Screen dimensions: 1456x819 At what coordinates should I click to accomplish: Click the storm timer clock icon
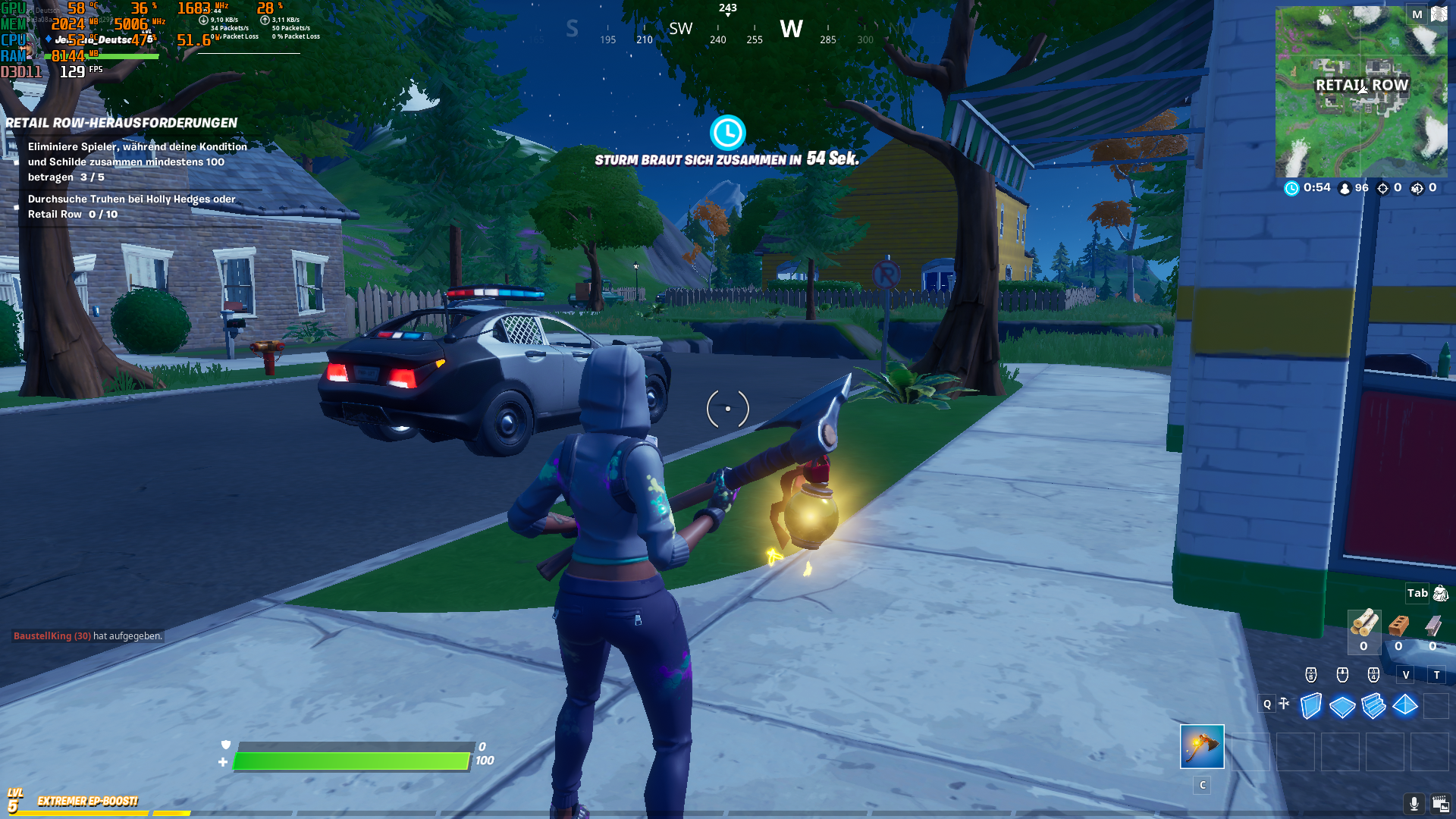click(x=727, y=132)
